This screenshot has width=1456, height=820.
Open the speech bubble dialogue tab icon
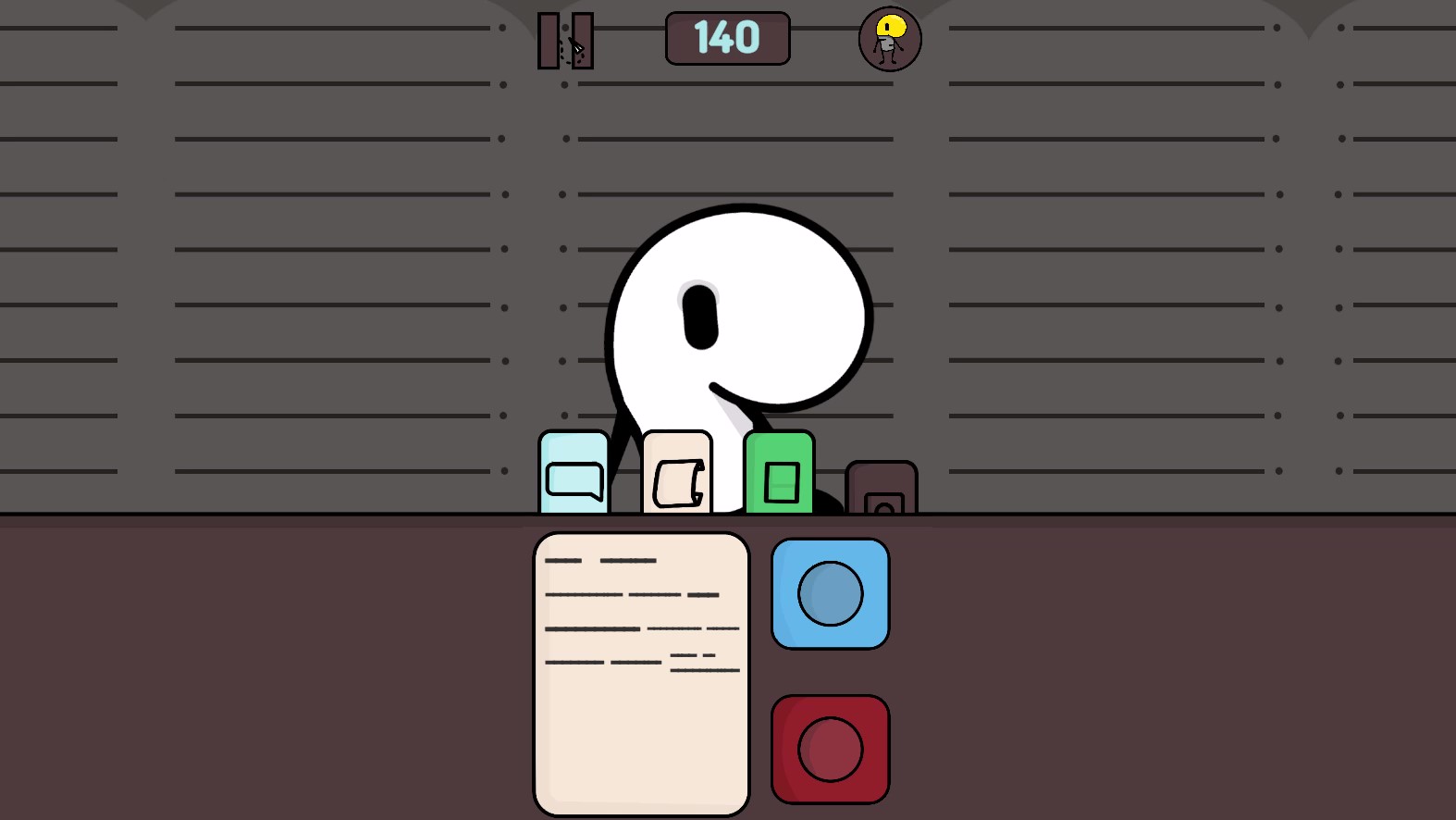pyautogui.click(x=574, y=472)
